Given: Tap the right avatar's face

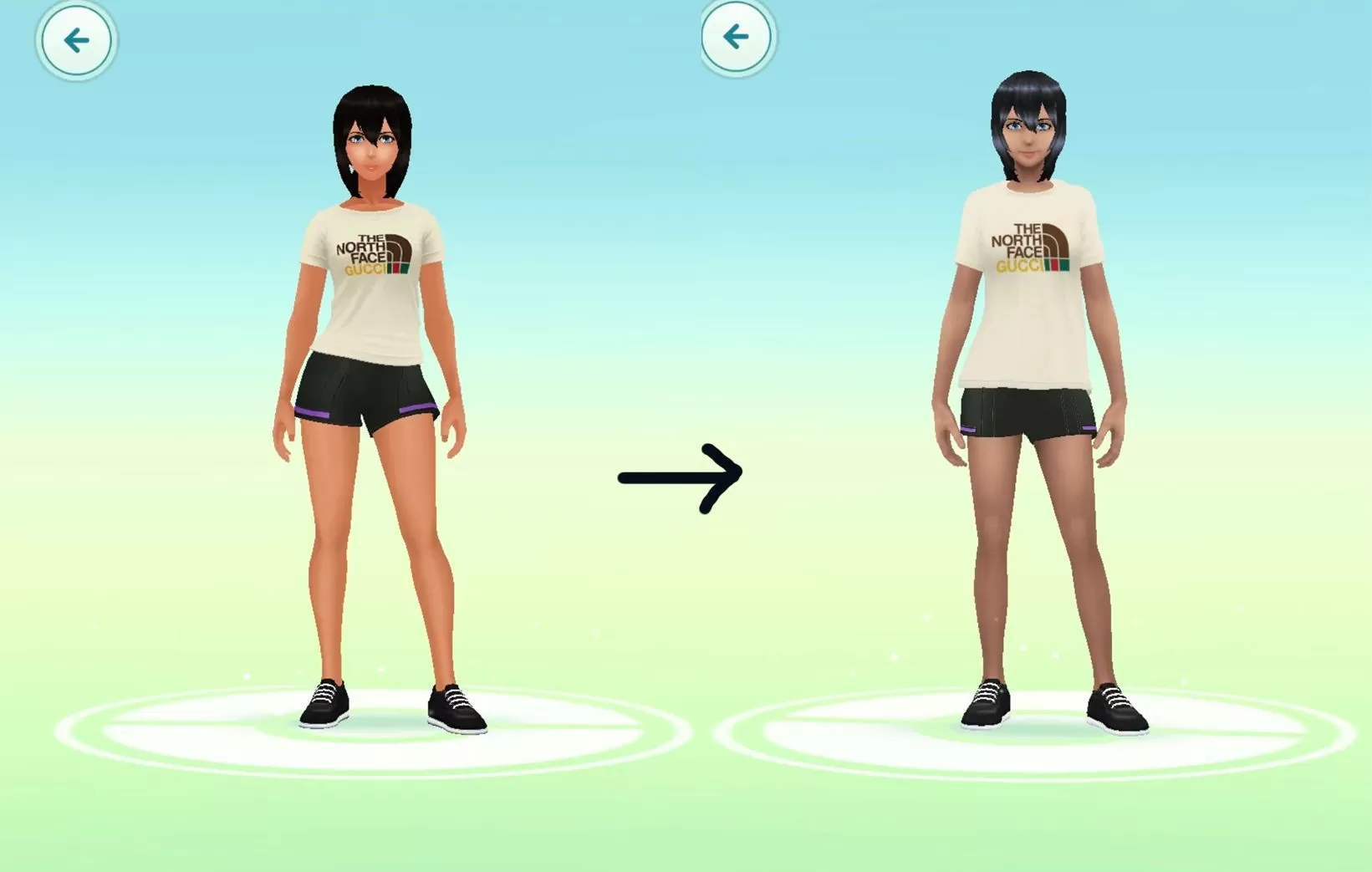Looking at the screenshot, I should click(1030, 138).
